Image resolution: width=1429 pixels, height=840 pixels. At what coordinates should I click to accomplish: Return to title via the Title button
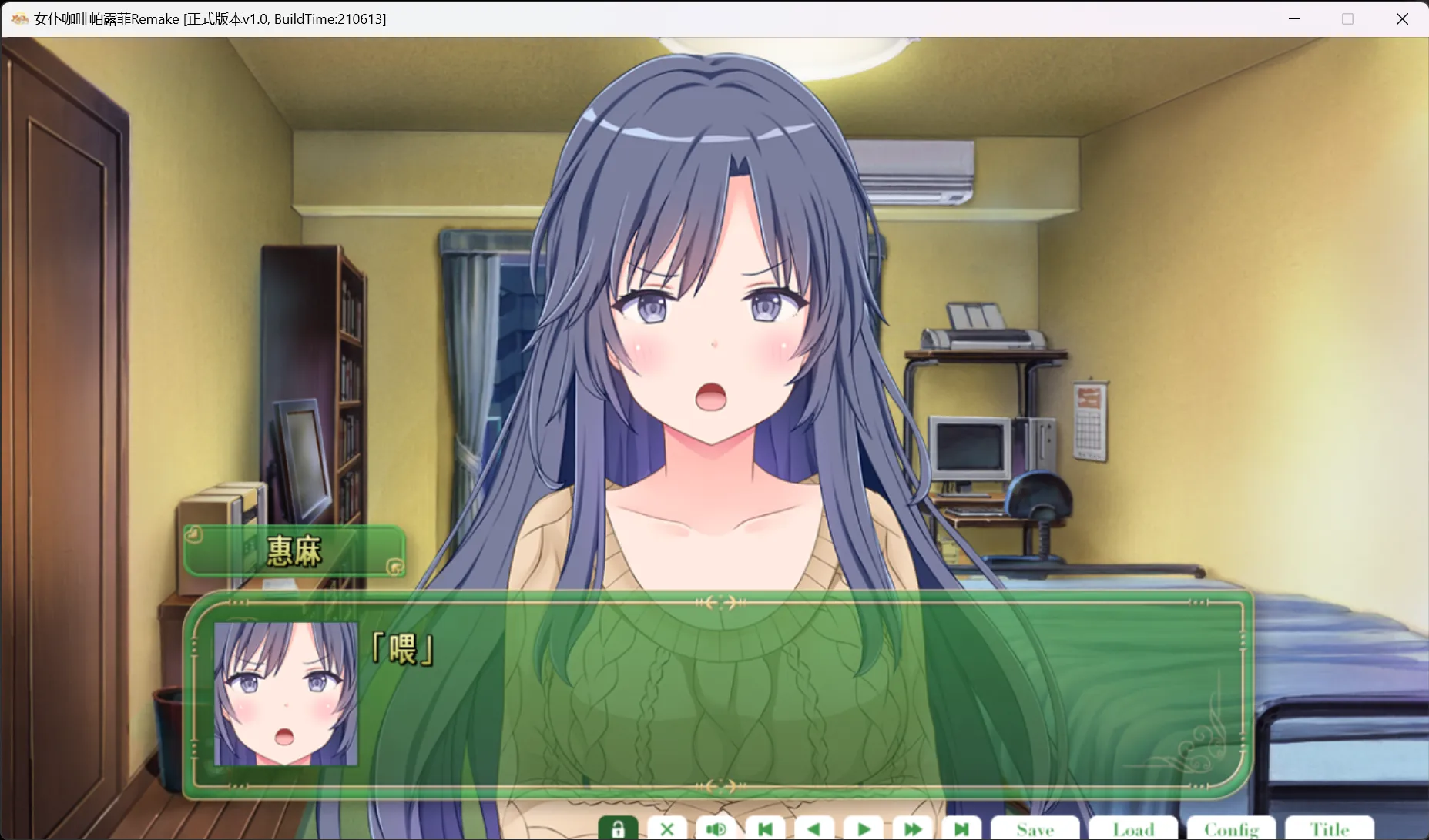(x=1330, y=829)
